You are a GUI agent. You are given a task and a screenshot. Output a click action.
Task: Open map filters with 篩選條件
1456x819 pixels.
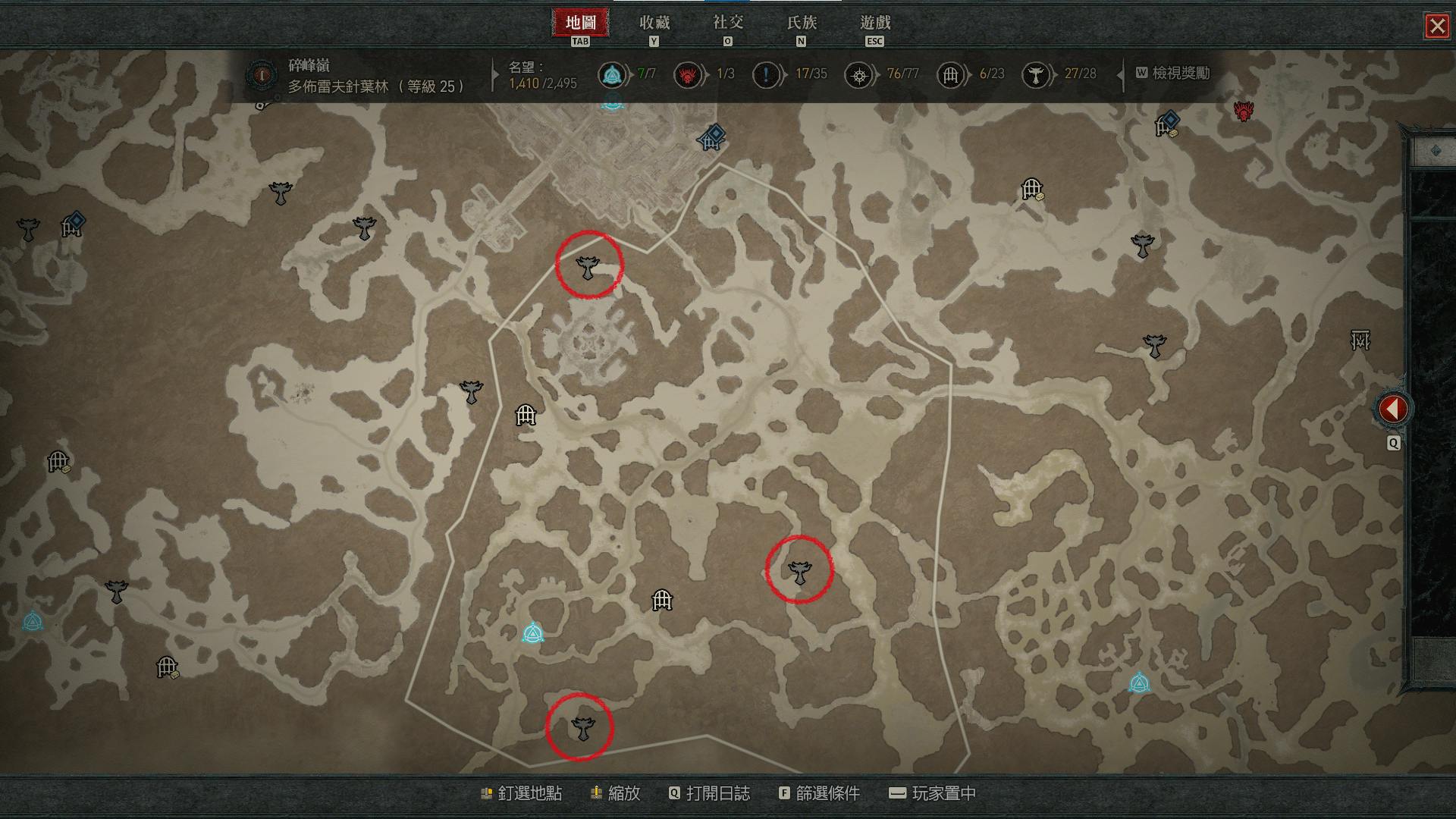[x=819, y=794]
